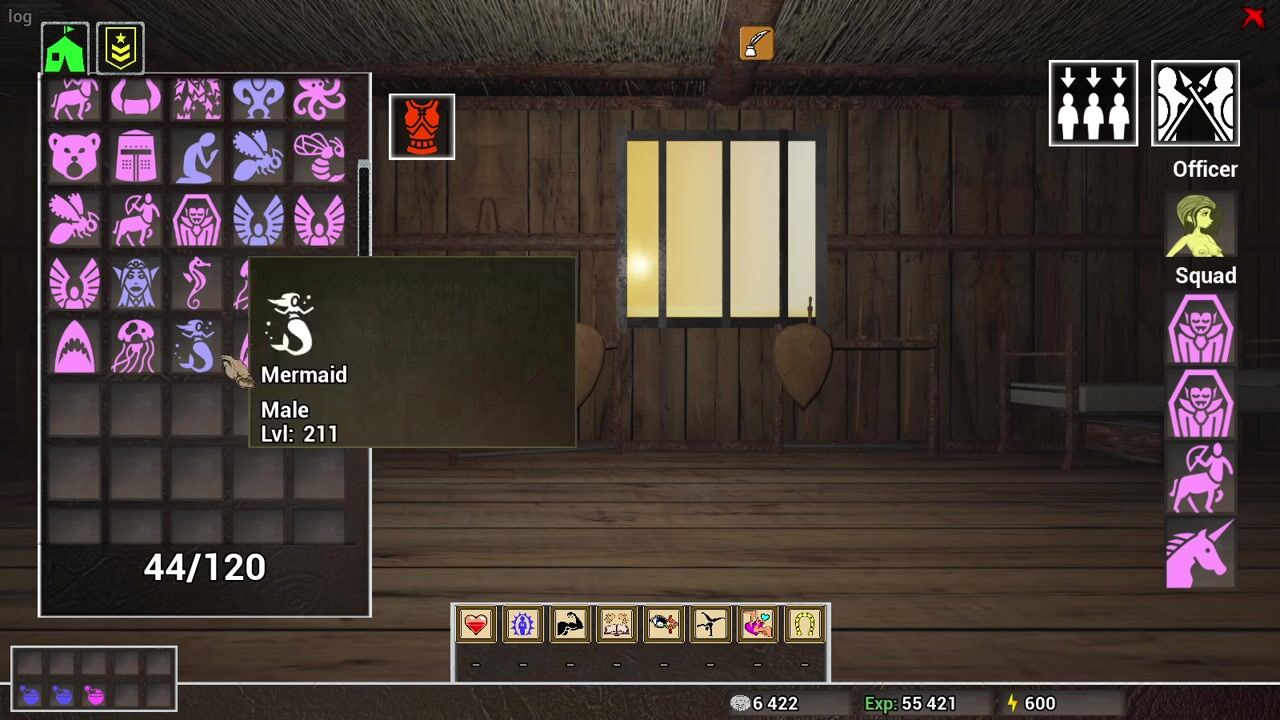Image resolution: width=1280 pixels, height=720 pixels.
Task: Click the yellow horseshoe luck stat icon
Action: [804, 625]
